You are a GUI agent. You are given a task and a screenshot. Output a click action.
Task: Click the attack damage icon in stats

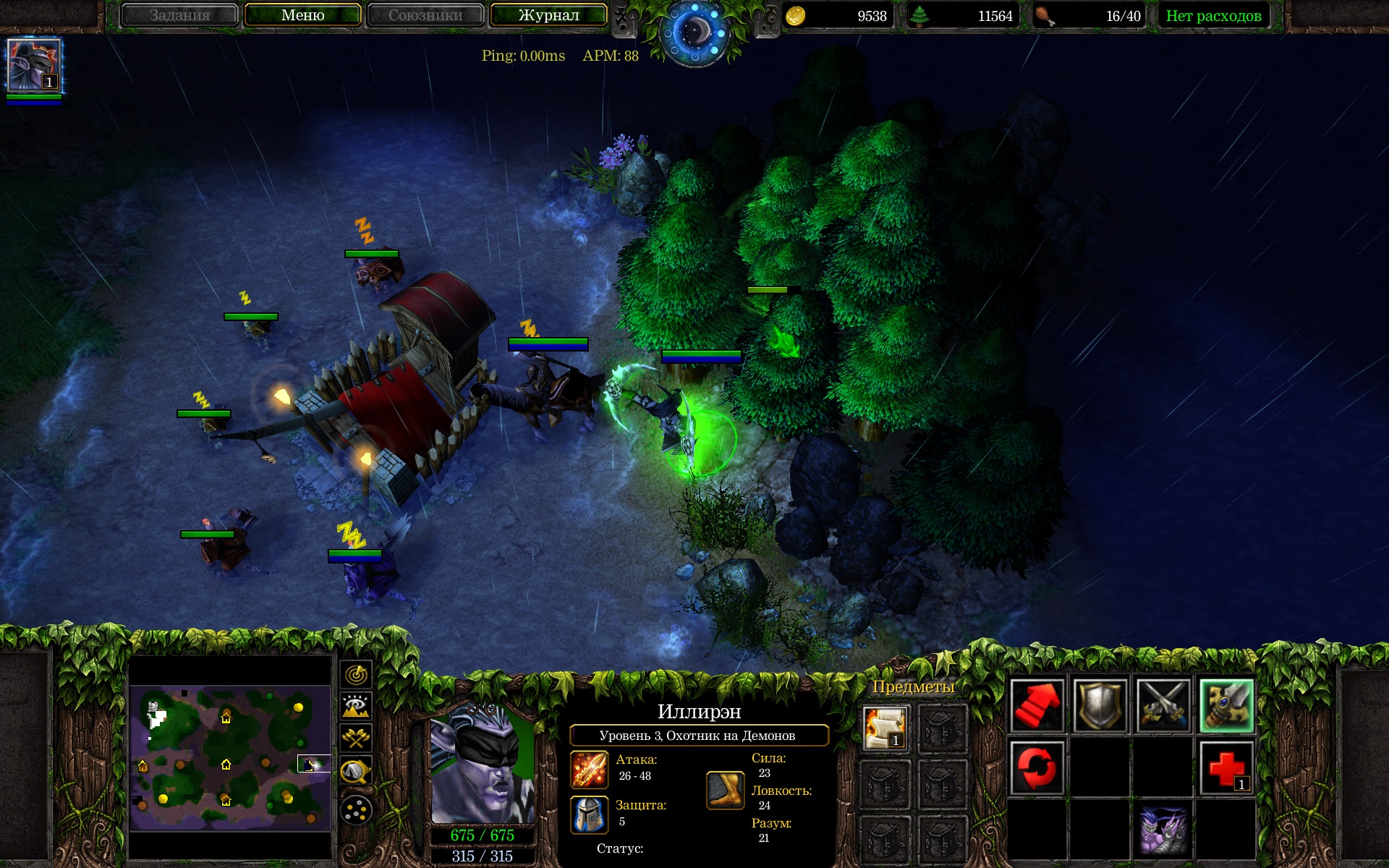point(589,769)
